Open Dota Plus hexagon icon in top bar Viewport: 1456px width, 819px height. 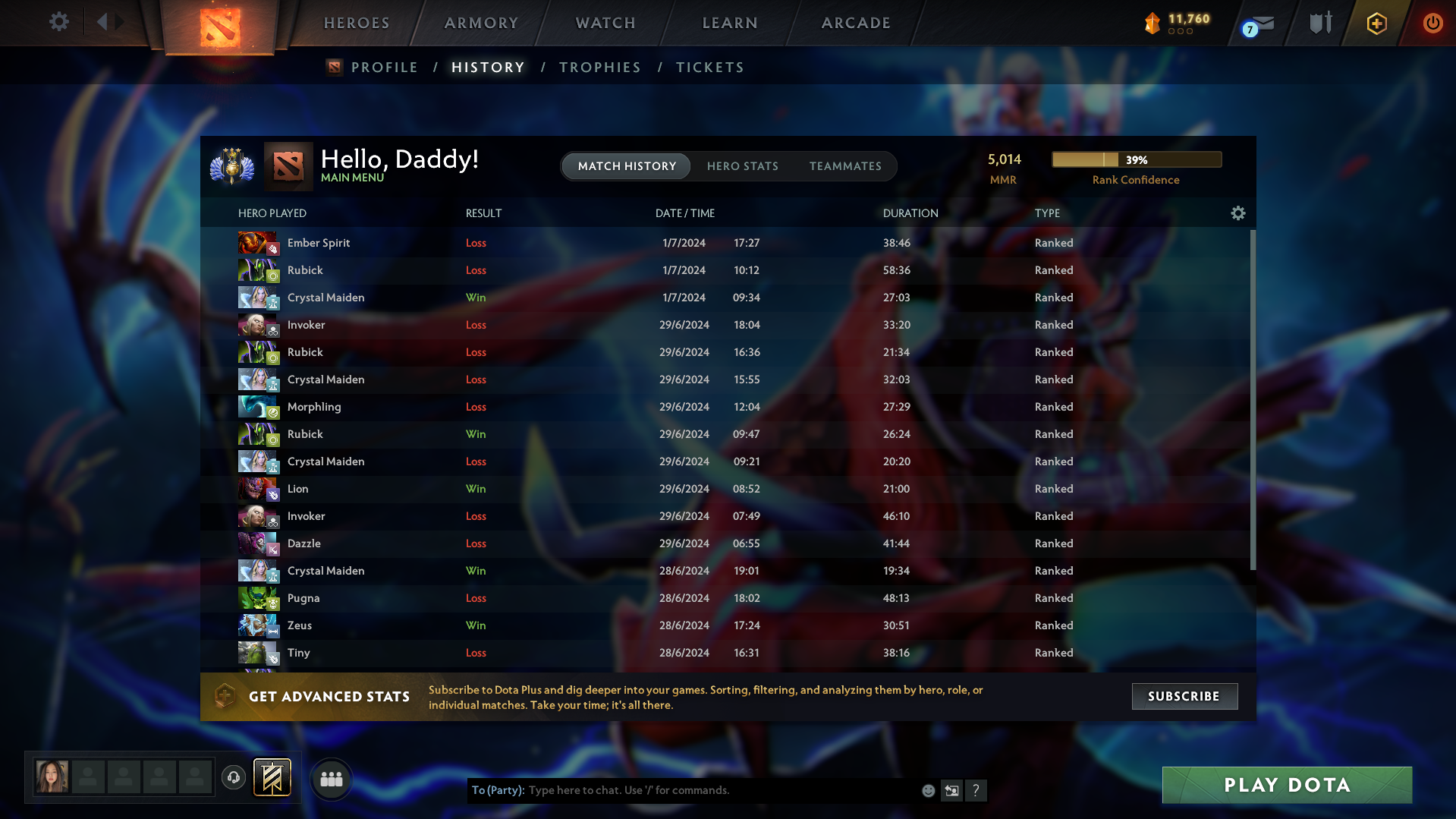pyautogui.click(x=1376, y=23)
